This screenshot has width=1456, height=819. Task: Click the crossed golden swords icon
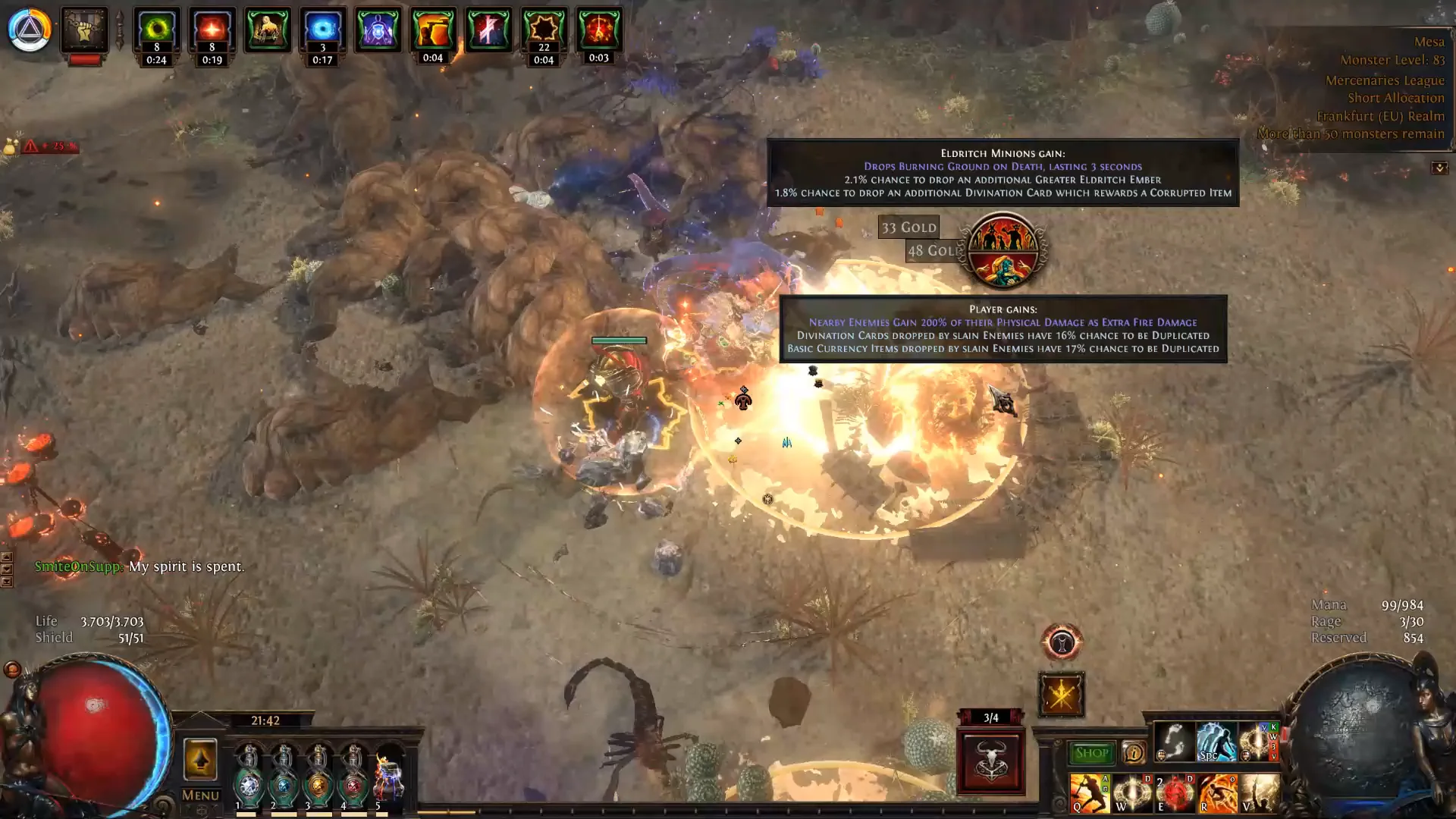pos(1061,695)
